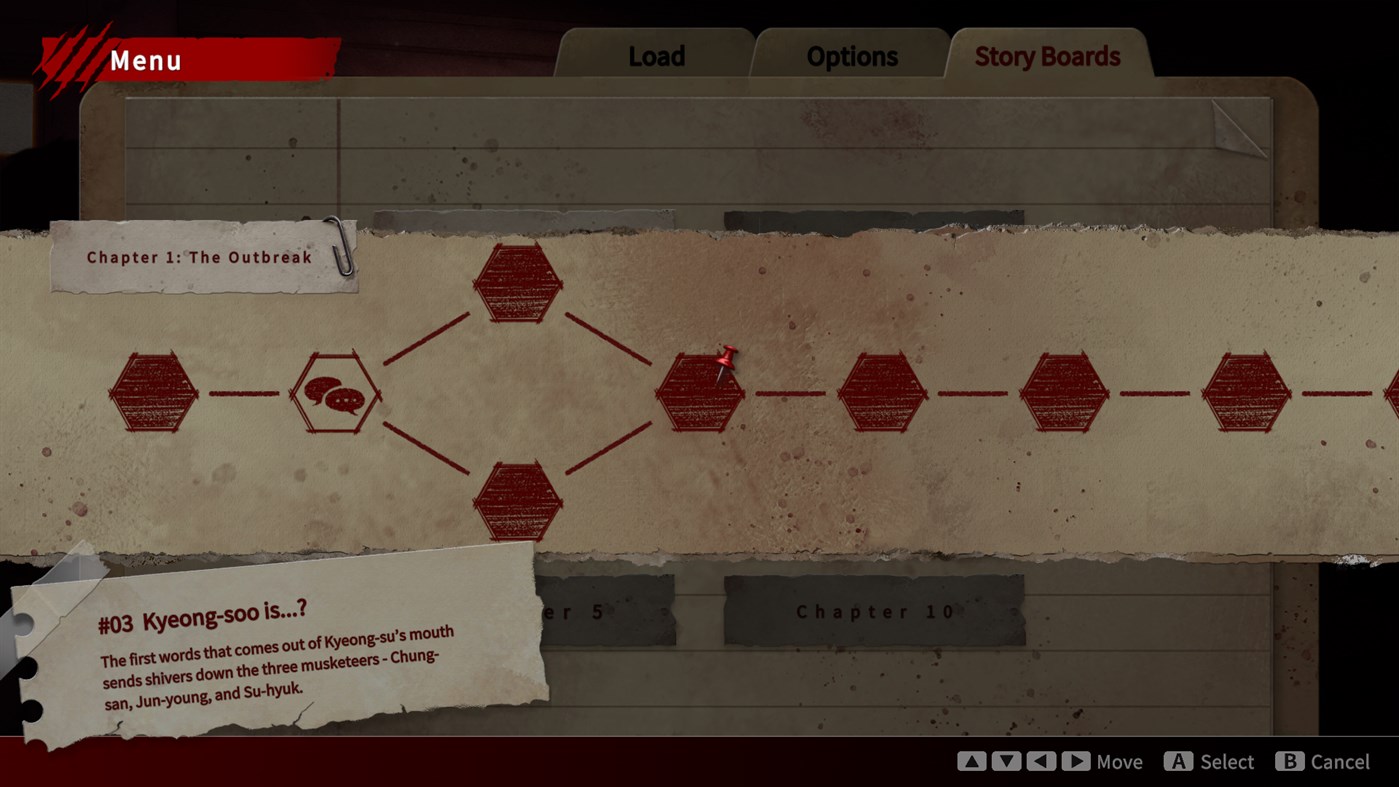Select the Story Boards tab
Viewport: 1399px width, 787px height.
point(1046,57)
